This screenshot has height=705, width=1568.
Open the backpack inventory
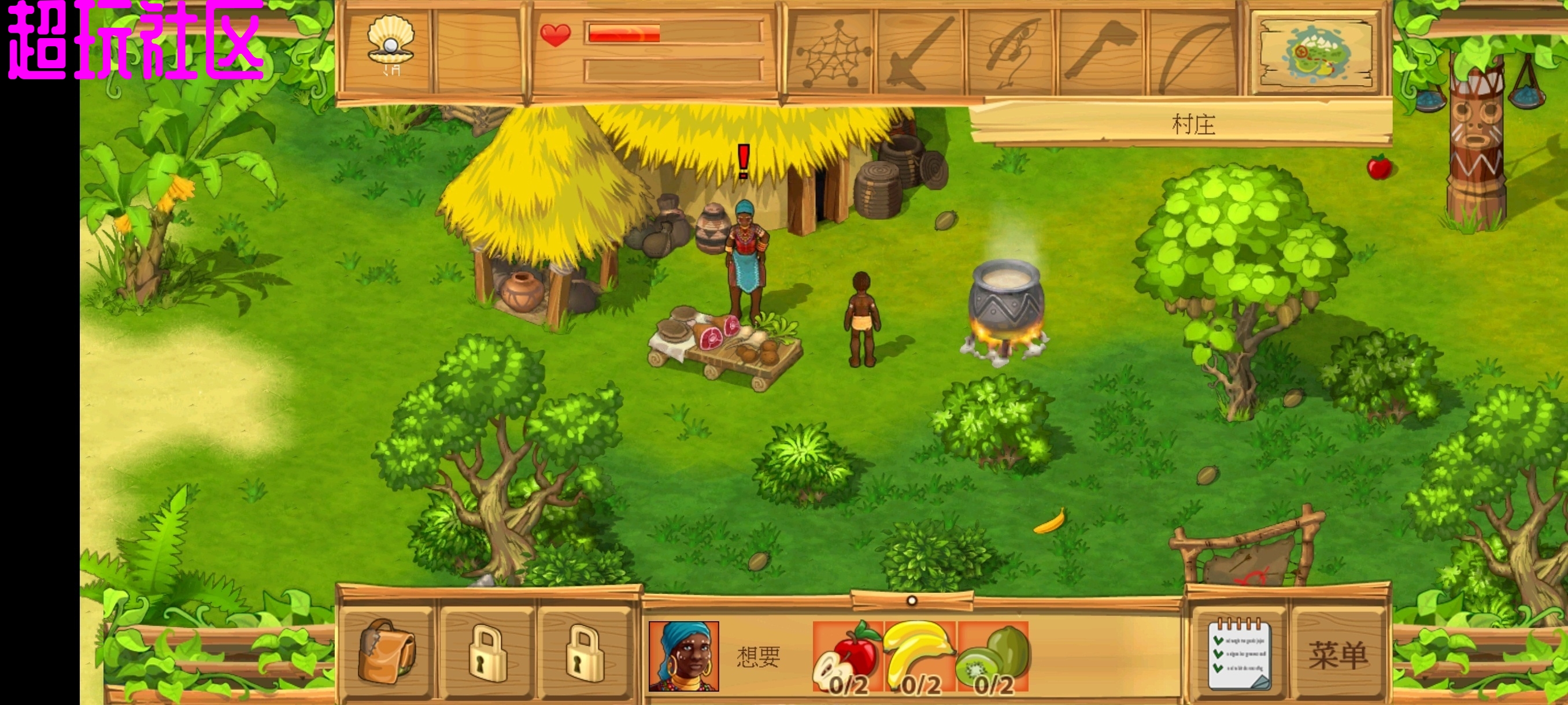[387, 652]
